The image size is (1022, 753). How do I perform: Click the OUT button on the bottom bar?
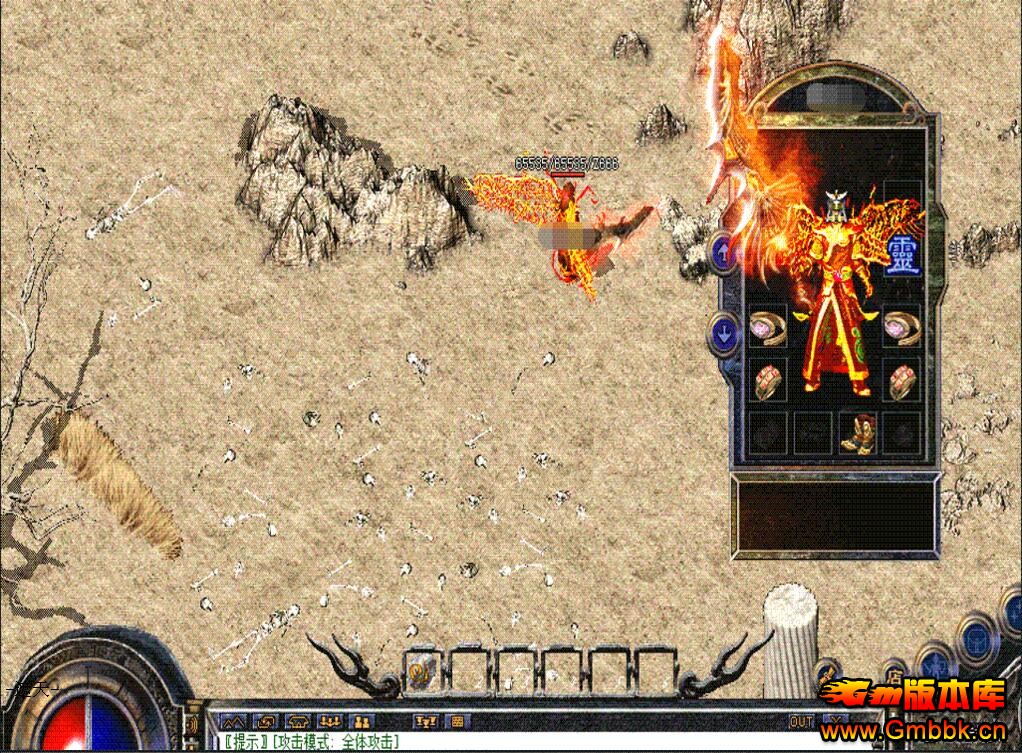pos(801,721)
